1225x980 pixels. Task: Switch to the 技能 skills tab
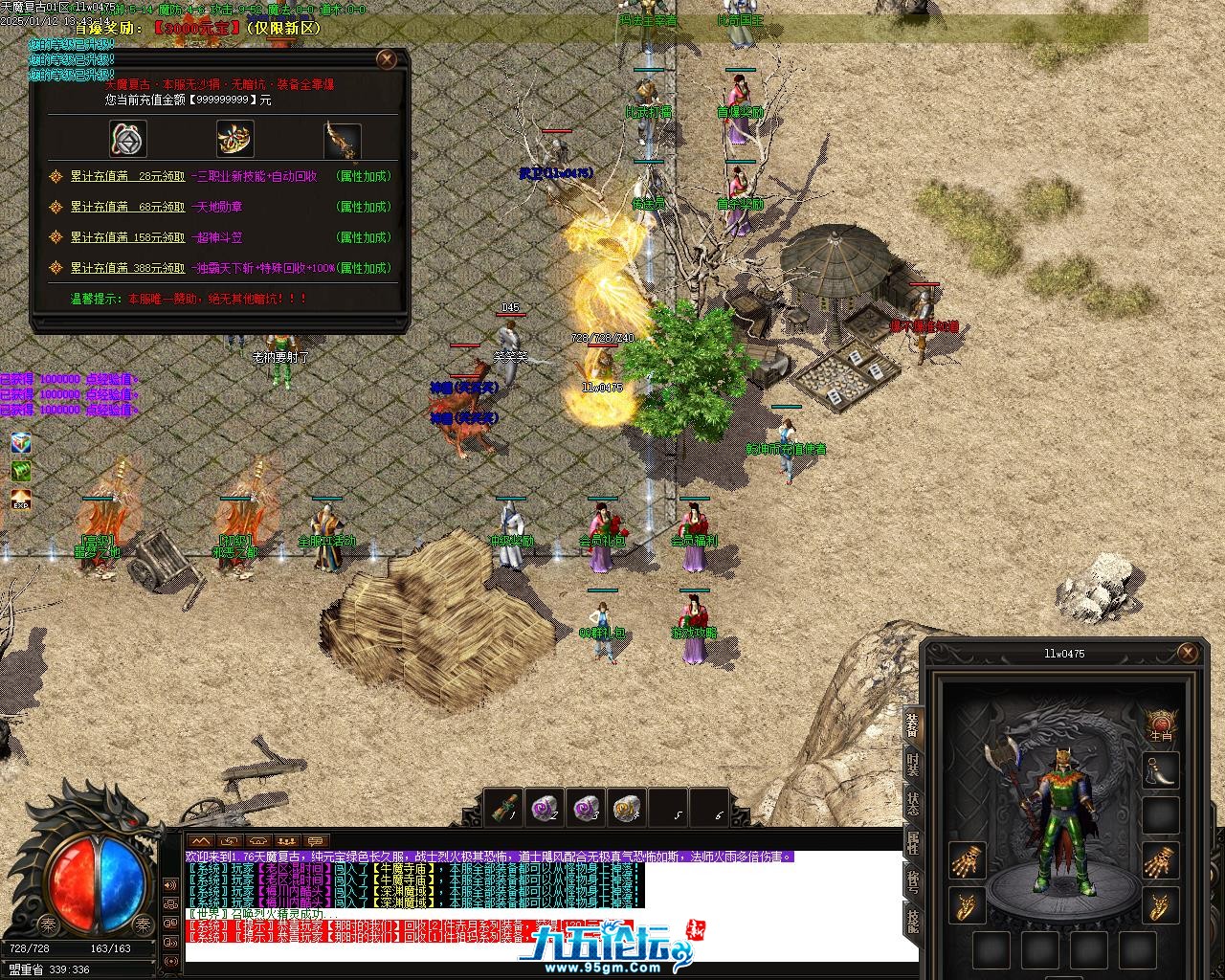click(x=912, y=921)
